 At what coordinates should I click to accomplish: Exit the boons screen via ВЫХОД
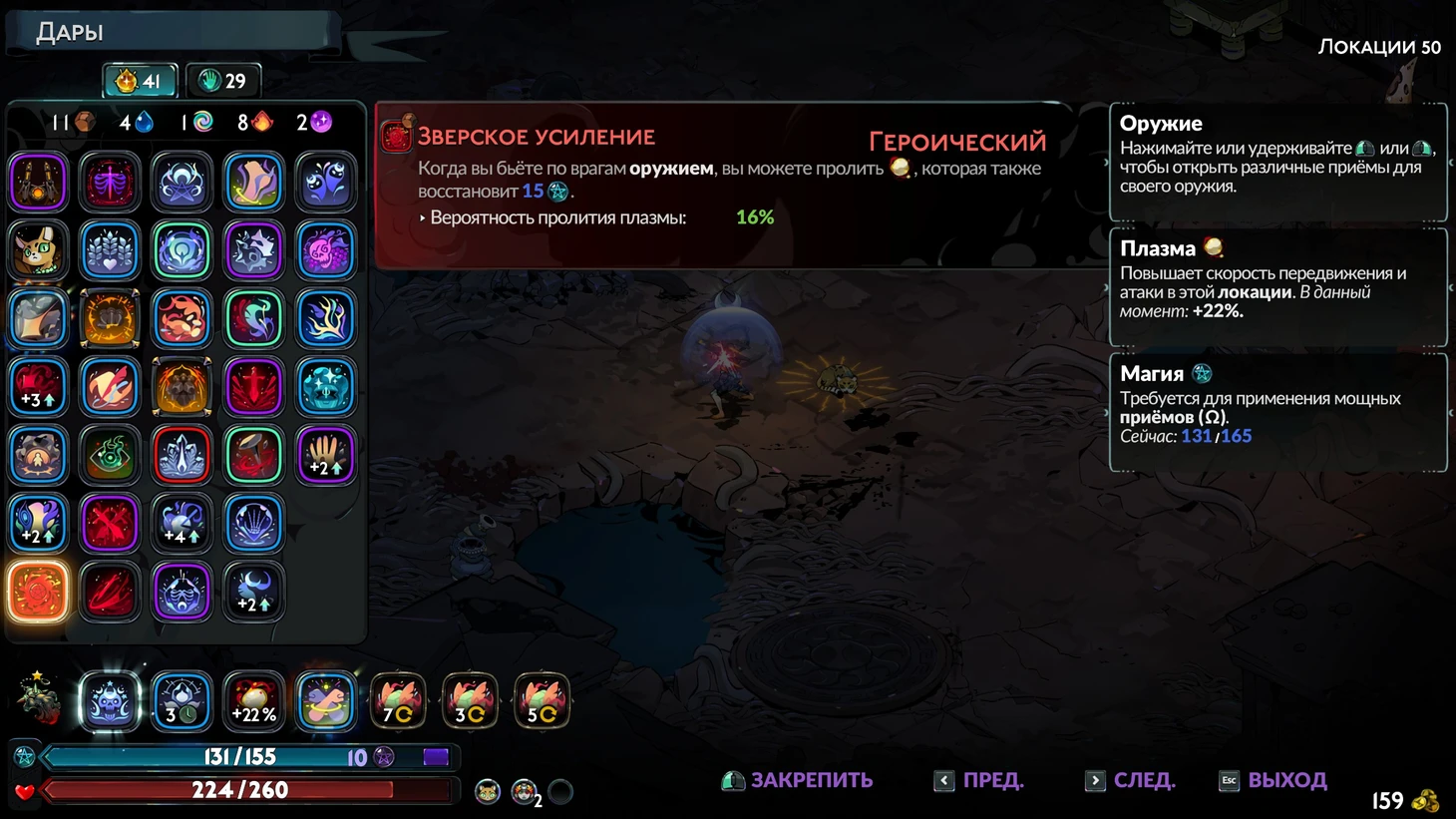click(x=1274, y=780)
